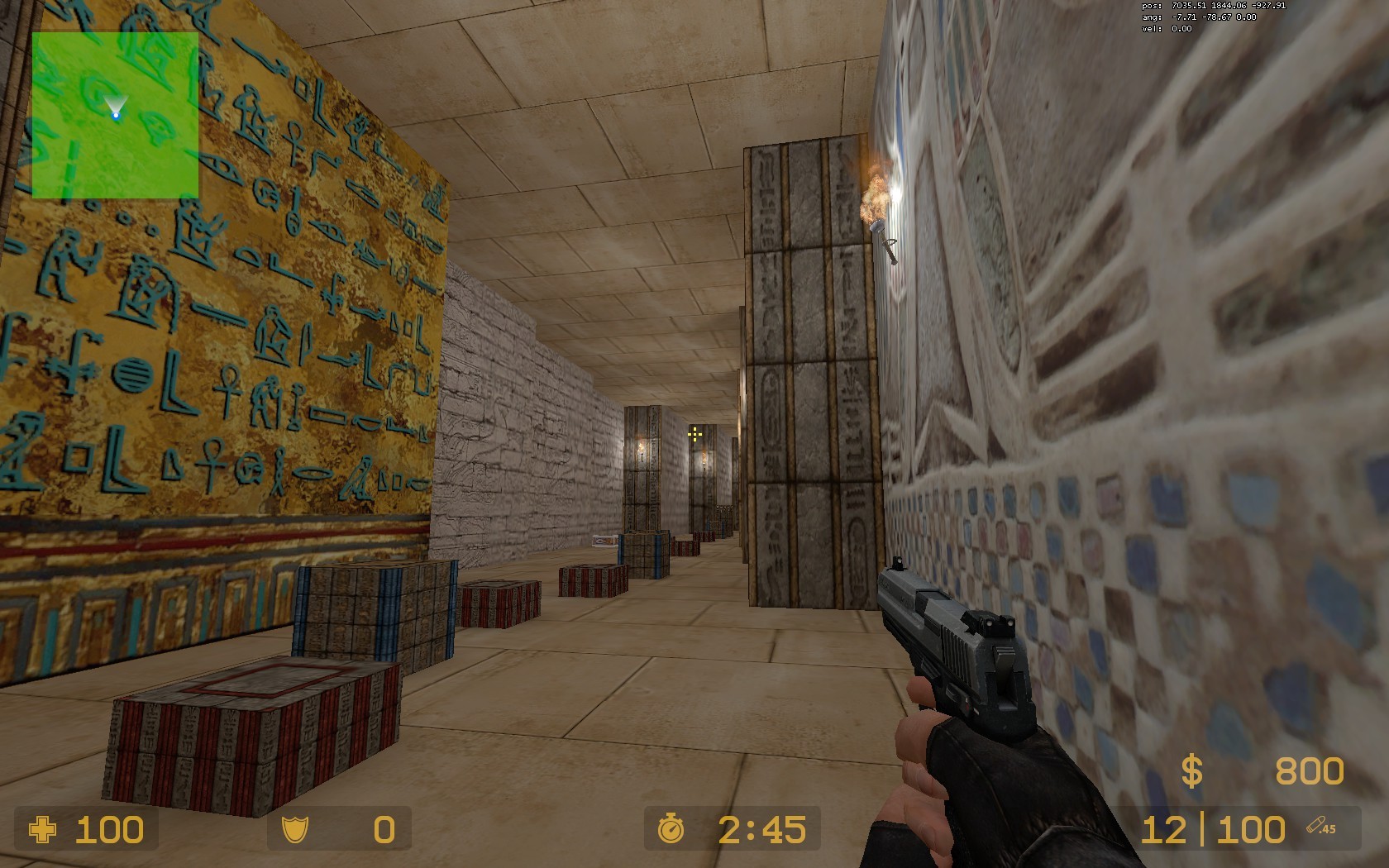1389x868 pixels.
Task: Toggle the radar minimap display
Action: coord(116,116)
